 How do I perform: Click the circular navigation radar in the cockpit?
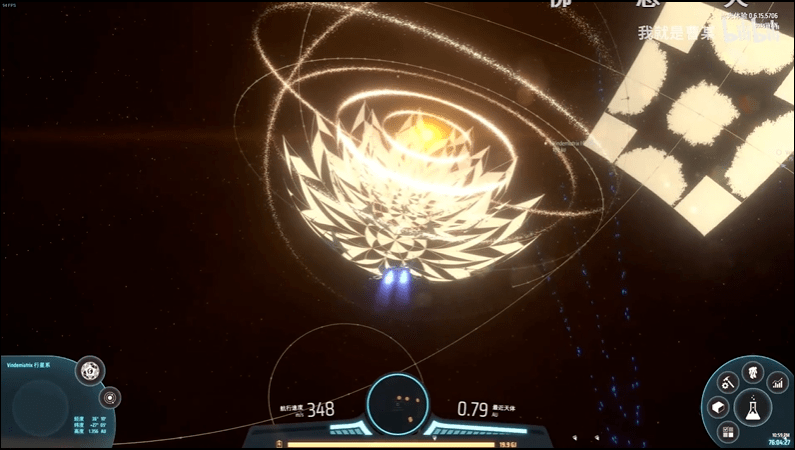click(x=396, y=403)
